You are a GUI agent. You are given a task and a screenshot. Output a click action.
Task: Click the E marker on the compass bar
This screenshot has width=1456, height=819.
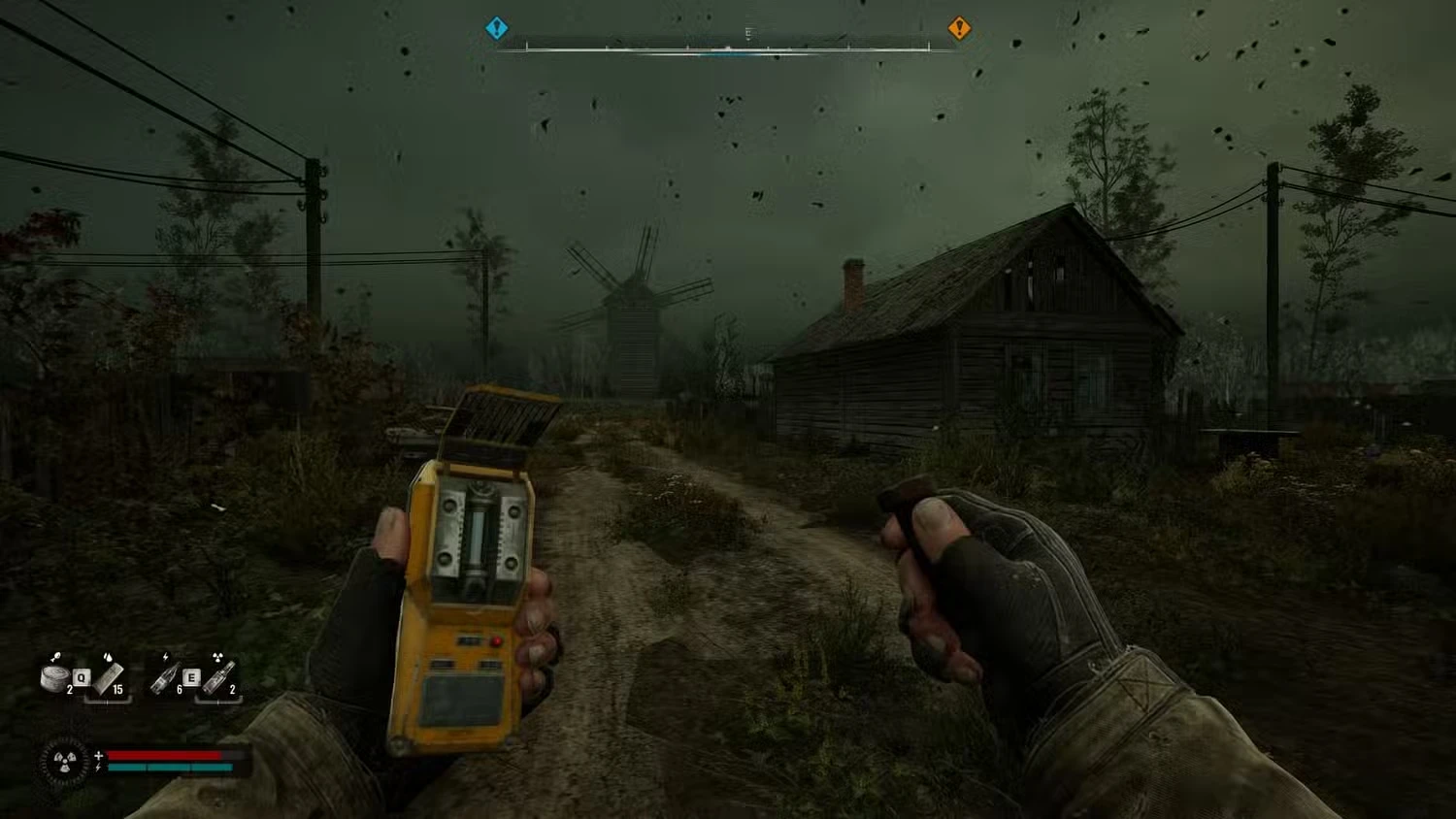(x=747, y=32)
